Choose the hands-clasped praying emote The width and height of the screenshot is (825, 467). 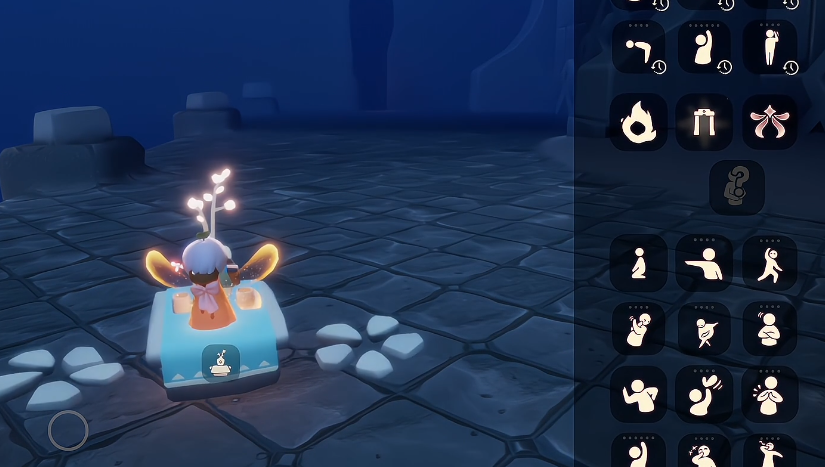click(770, 394)
